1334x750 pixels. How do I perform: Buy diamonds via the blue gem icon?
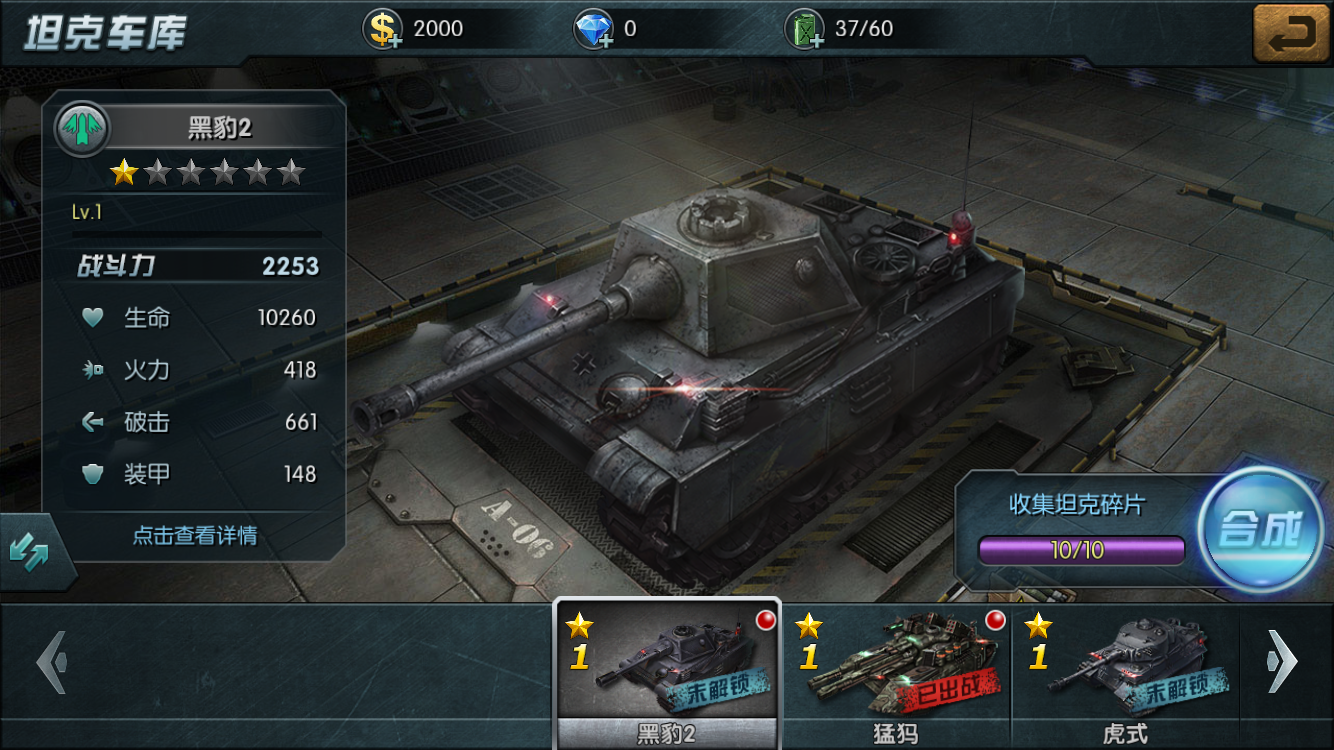tap(594, 29)
